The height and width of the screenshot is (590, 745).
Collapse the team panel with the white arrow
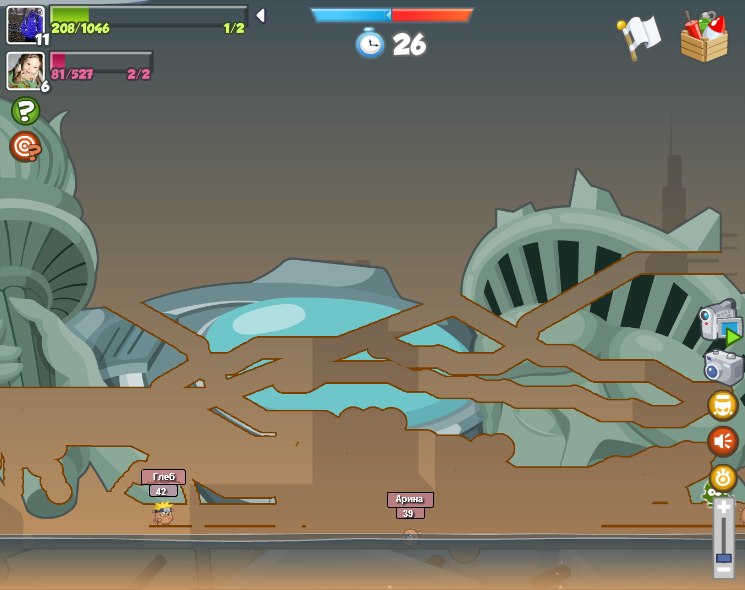tap(260, 16)
